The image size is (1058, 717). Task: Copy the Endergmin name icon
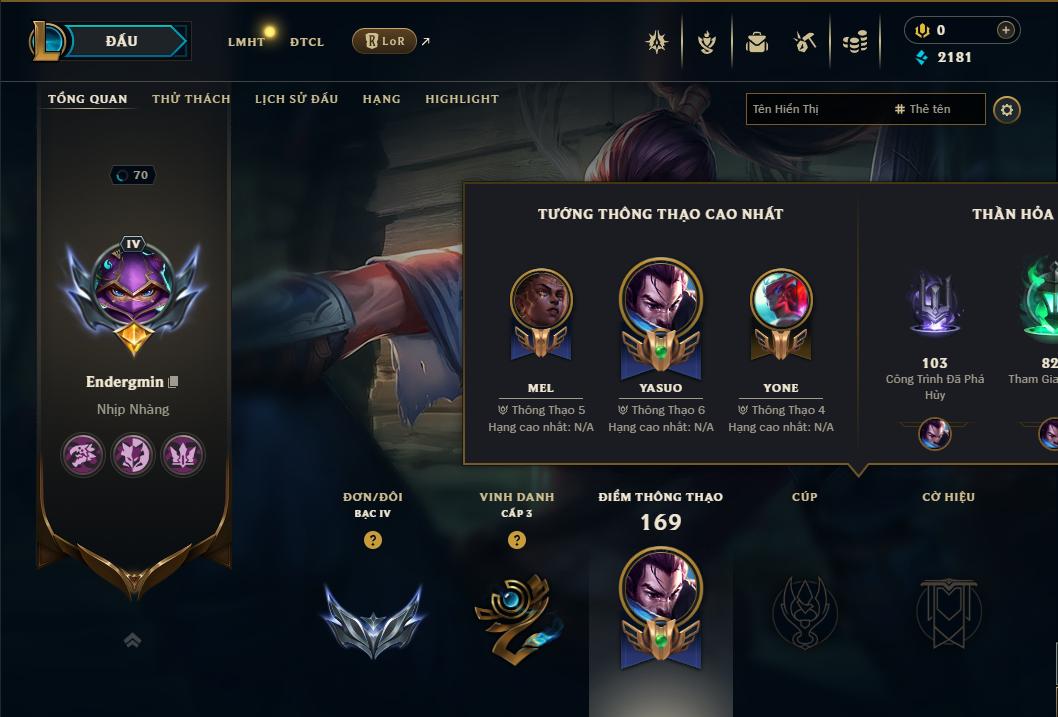point(174,382)
